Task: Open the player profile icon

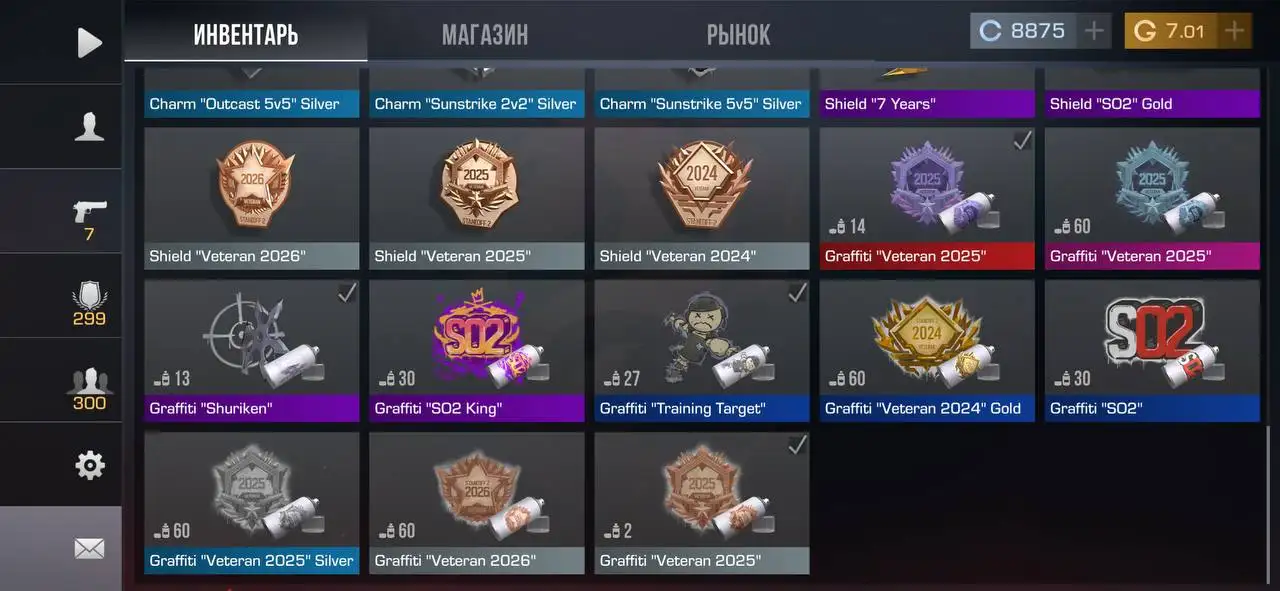Action: pyautogui.click(x=89, y=127)
